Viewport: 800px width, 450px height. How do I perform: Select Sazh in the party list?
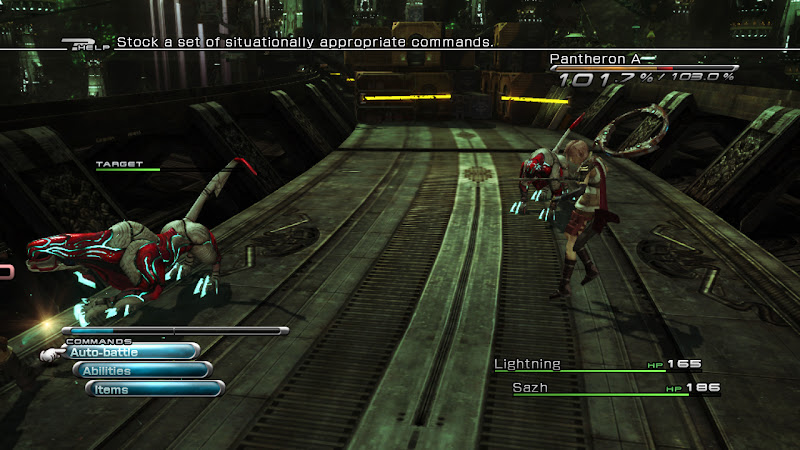click(x=530, y=387)
